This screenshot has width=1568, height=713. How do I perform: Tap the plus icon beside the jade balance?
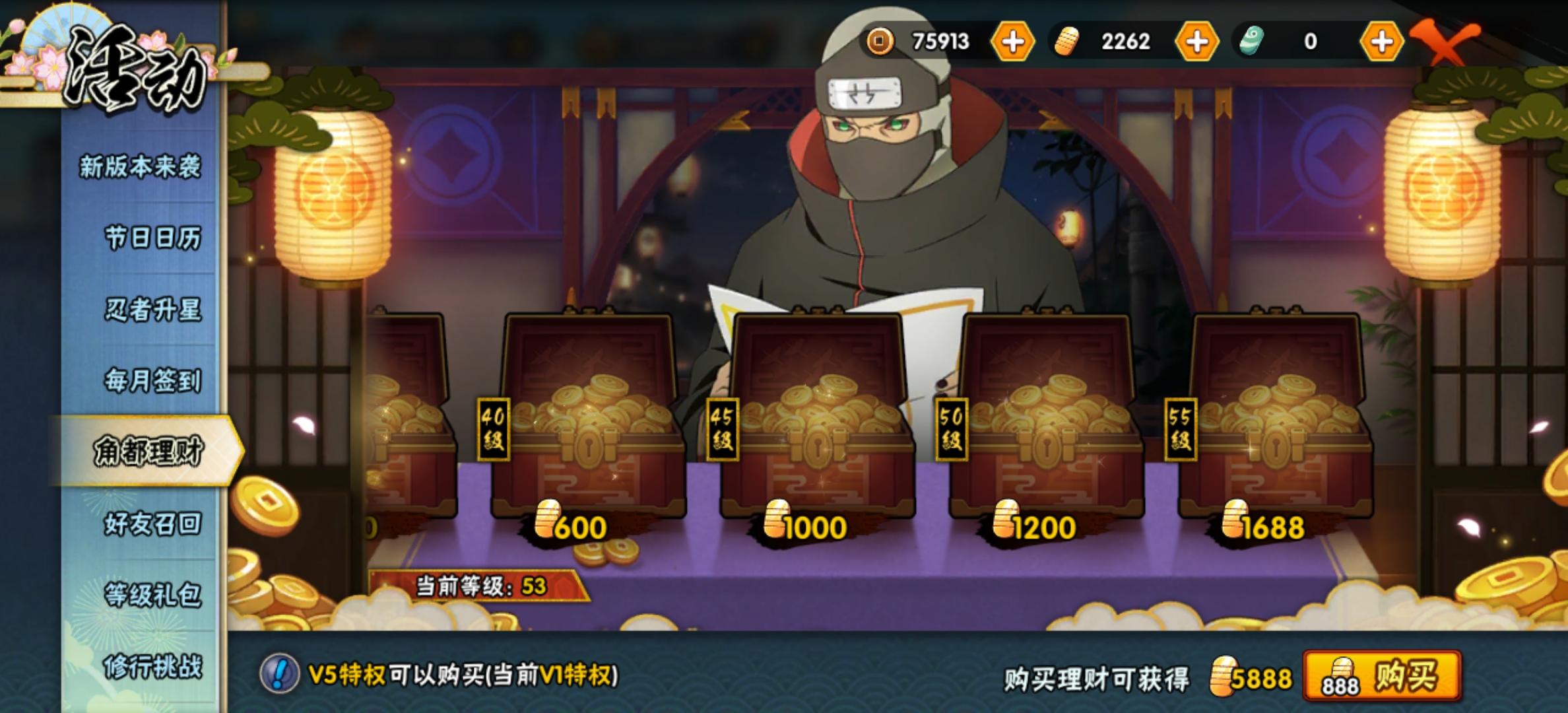[1384, 42]
